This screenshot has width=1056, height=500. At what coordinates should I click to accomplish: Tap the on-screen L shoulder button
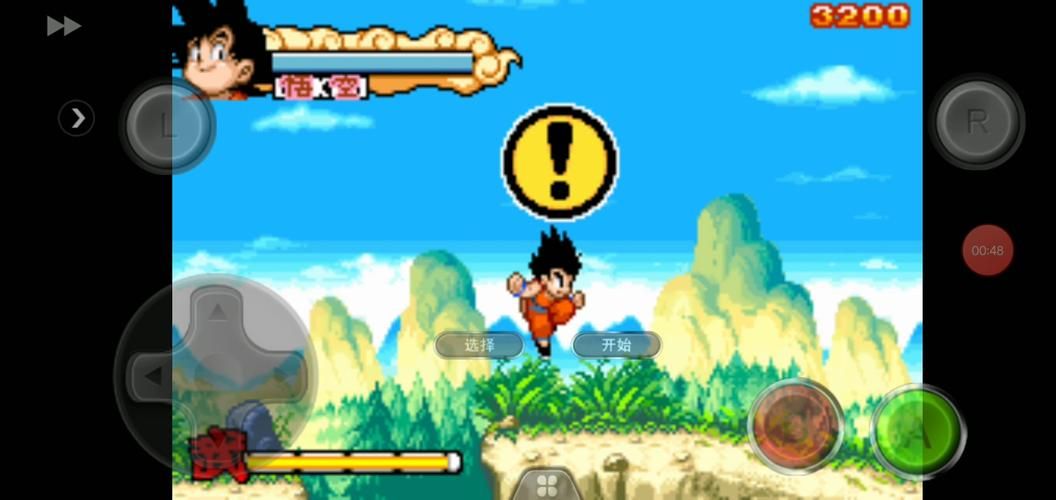[167, 126]
